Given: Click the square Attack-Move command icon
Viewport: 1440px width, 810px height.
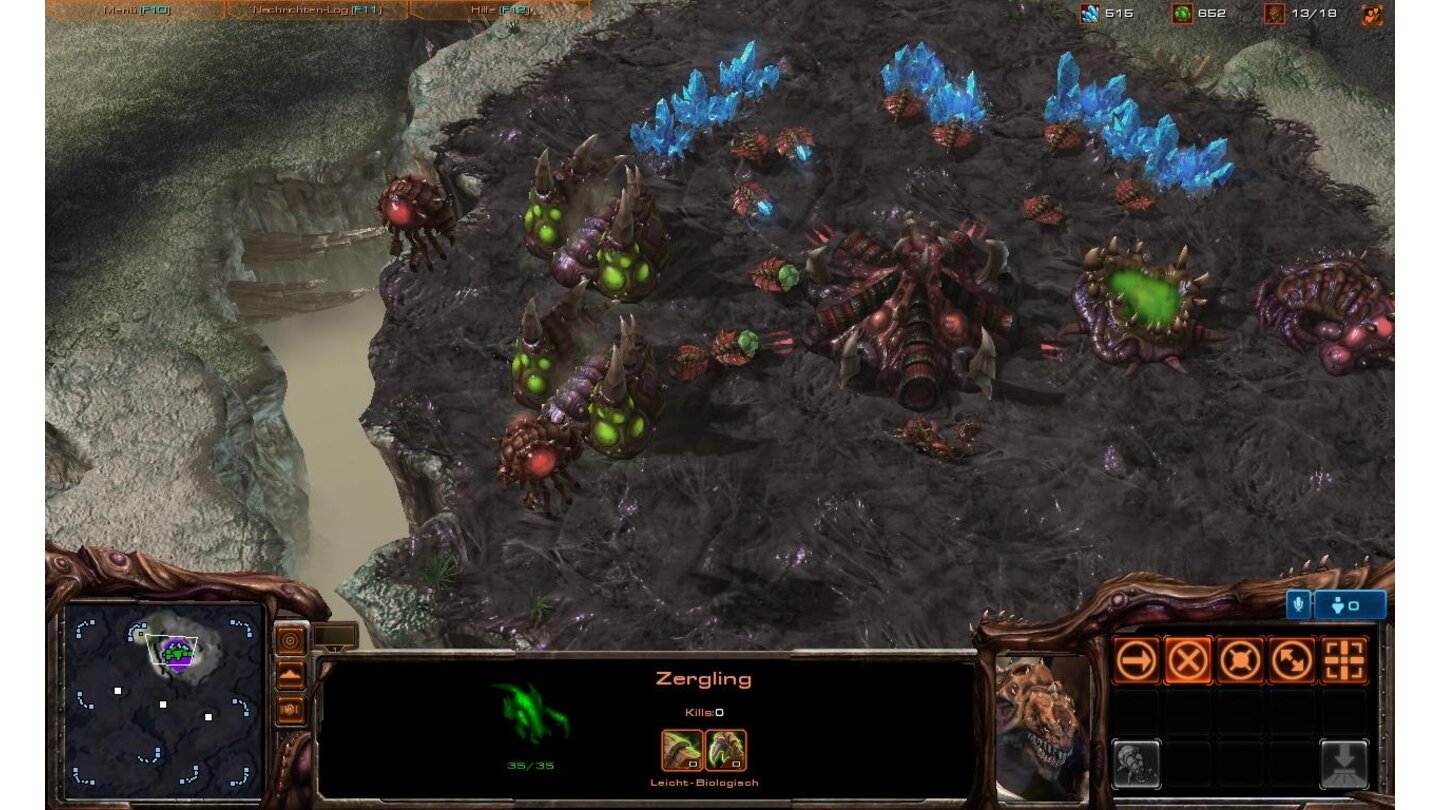Looking at the screenshot, I should point(1344,661).
